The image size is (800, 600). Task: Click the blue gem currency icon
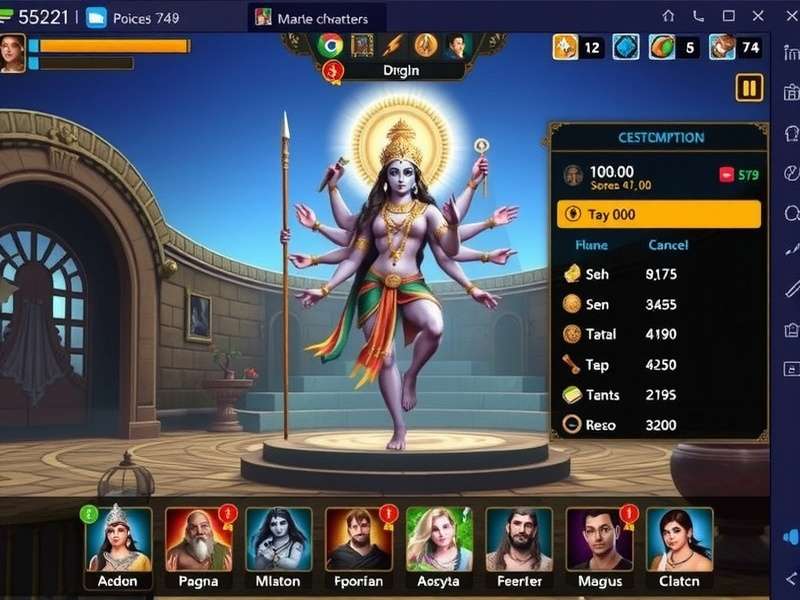click(x=625, y=46)
